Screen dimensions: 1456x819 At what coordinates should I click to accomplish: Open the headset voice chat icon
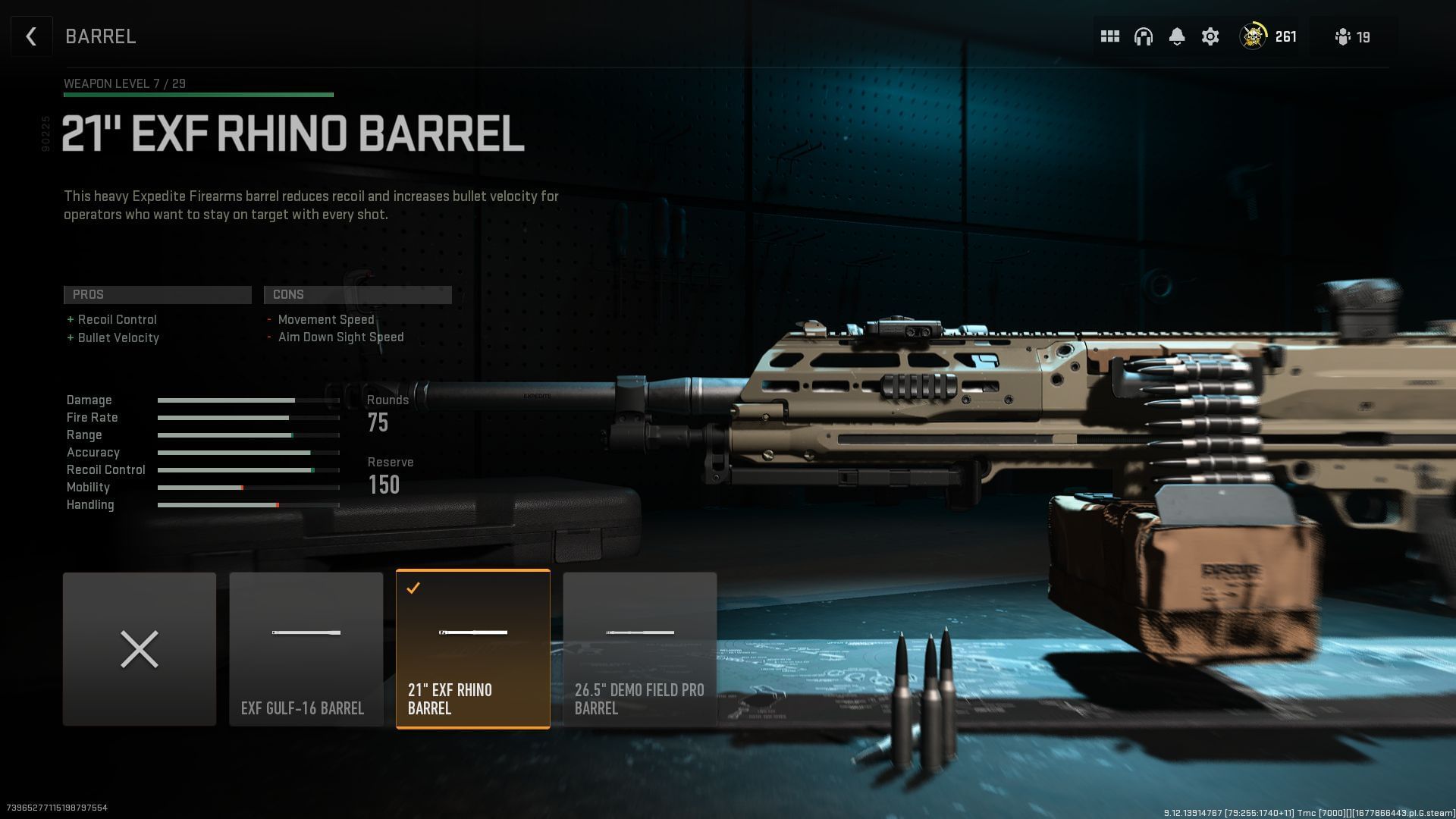point(1144,36)
